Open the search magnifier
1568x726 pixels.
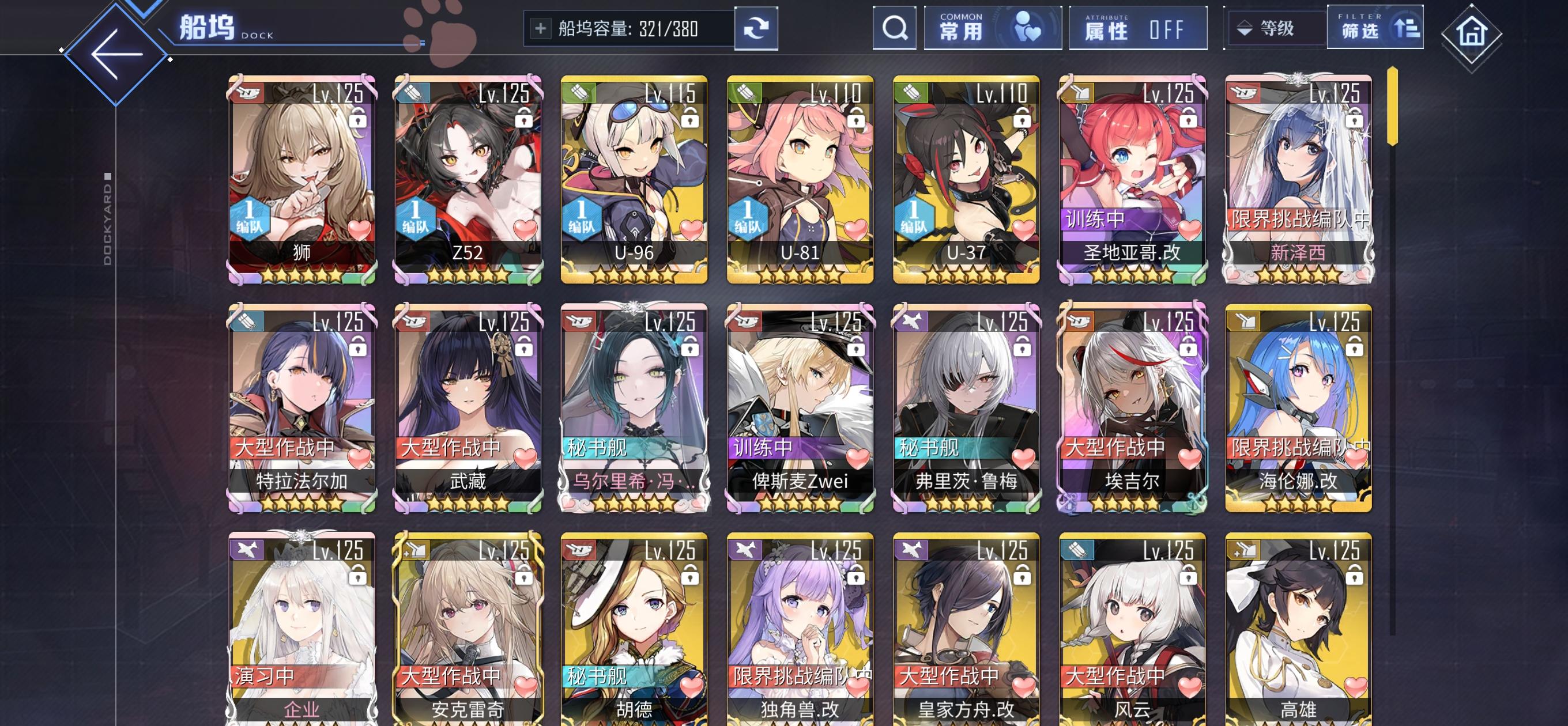[894, 28]
